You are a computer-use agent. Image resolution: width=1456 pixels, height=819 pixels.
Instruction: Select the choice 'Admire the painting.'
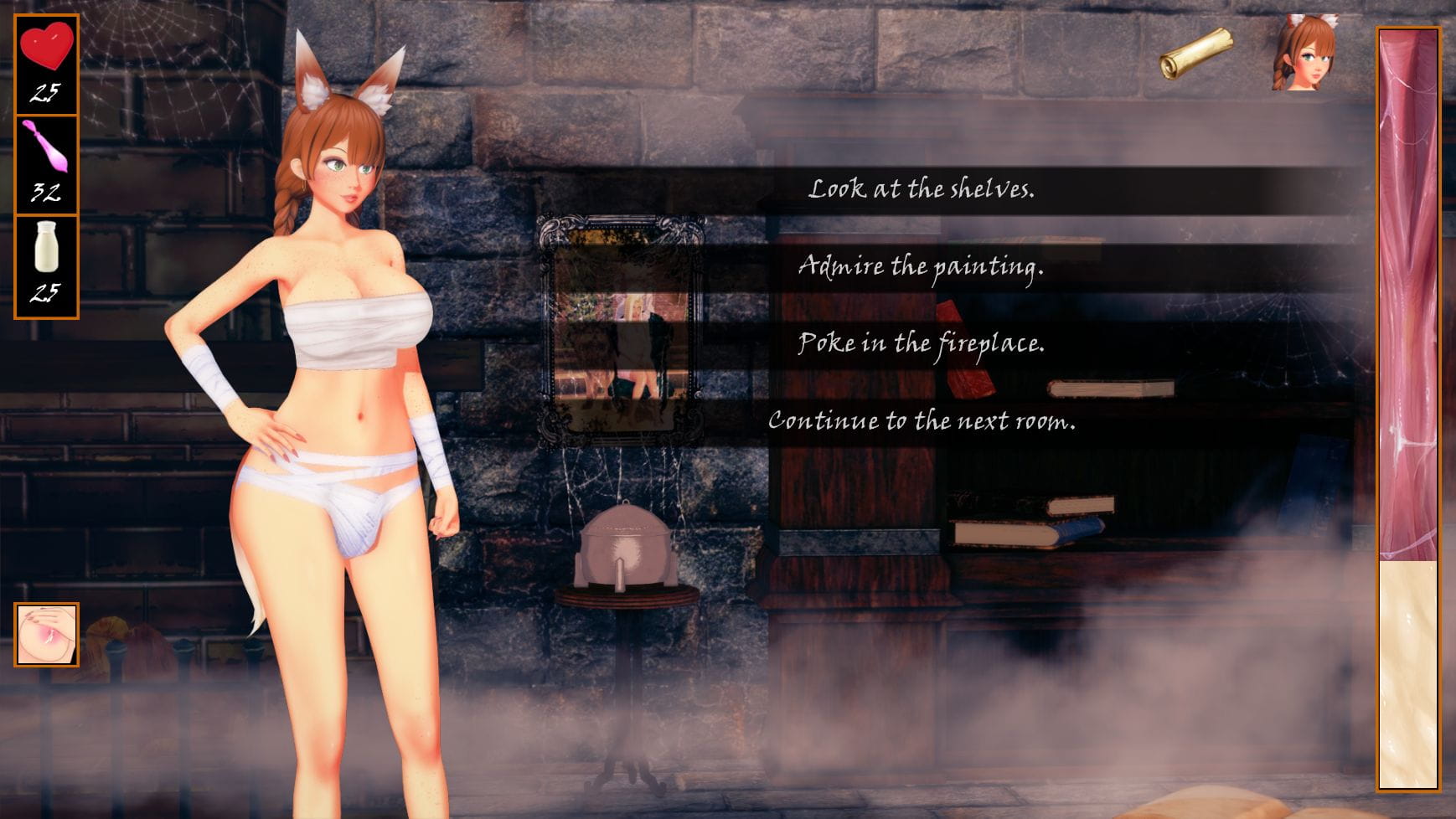[x=923, y=268]
